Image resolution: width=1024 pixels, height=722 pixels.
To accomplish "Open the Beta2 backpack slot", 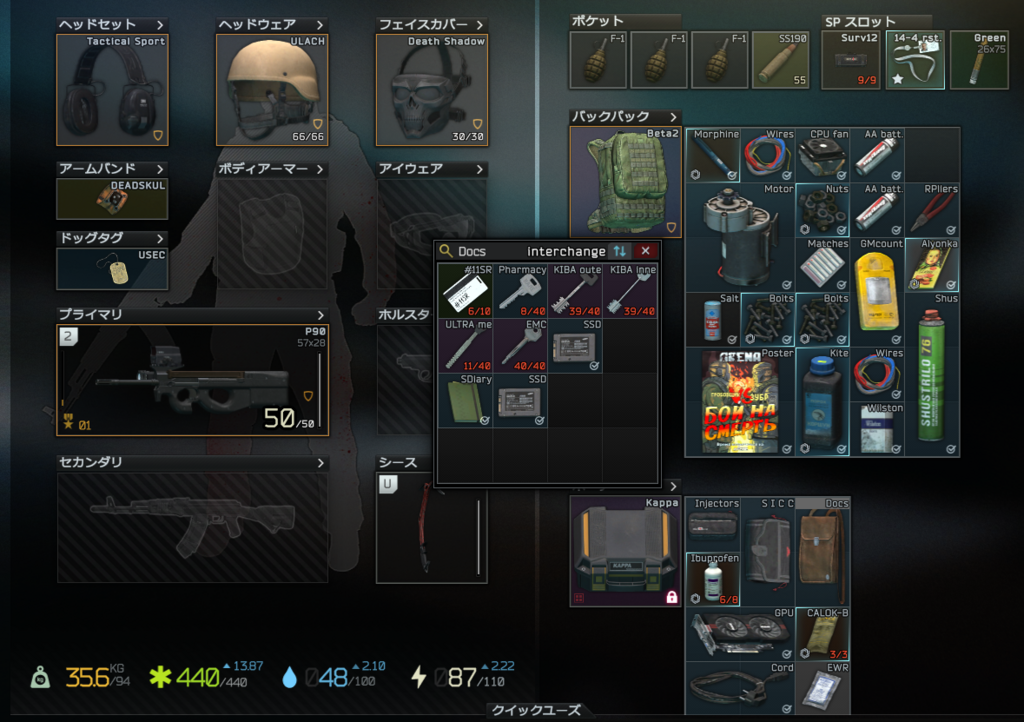I will click(625, 182).
